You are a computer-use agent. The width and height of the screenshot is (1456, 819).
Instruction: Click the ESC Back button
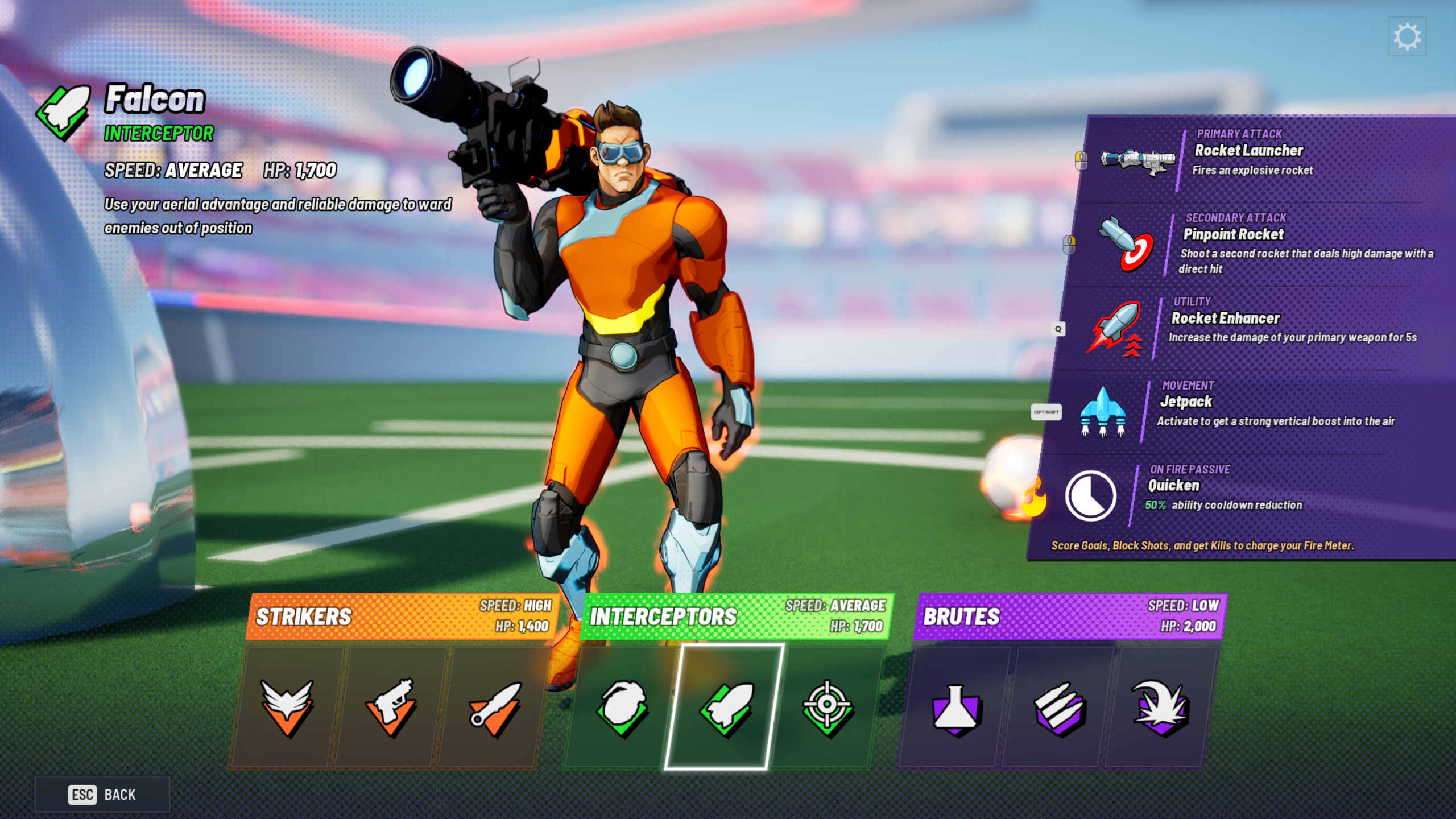click(x=103, y=795)
